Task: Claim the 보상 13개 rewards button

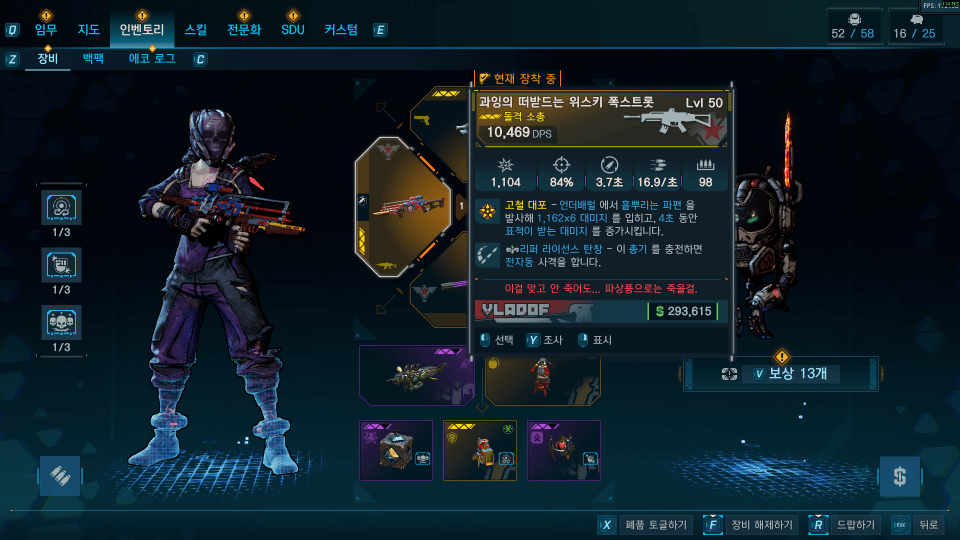Action: point(781,374)
